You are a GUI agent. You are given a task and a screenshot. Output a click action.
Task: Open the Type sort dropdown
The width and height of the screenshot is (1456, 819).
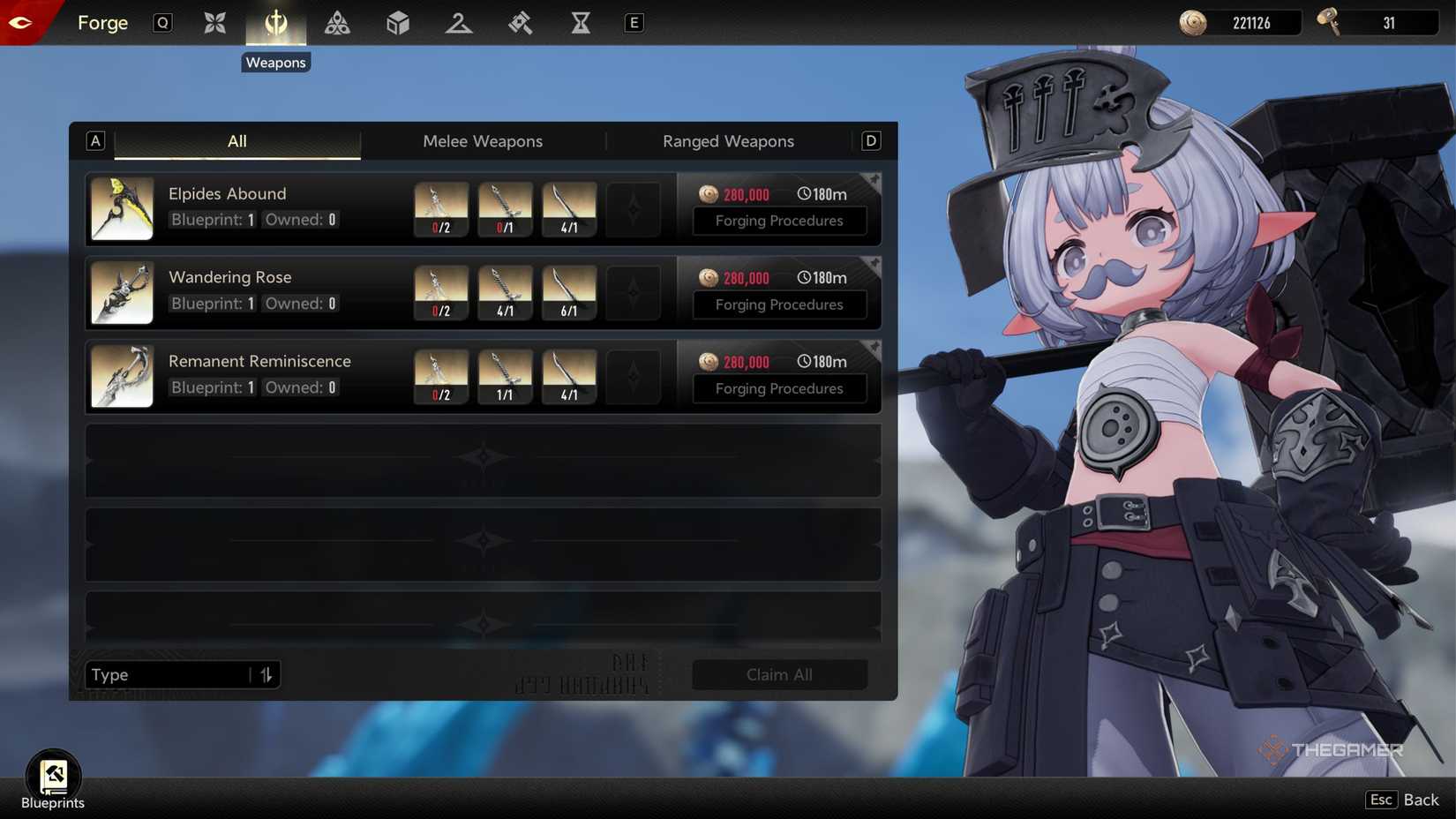[168, 674]
